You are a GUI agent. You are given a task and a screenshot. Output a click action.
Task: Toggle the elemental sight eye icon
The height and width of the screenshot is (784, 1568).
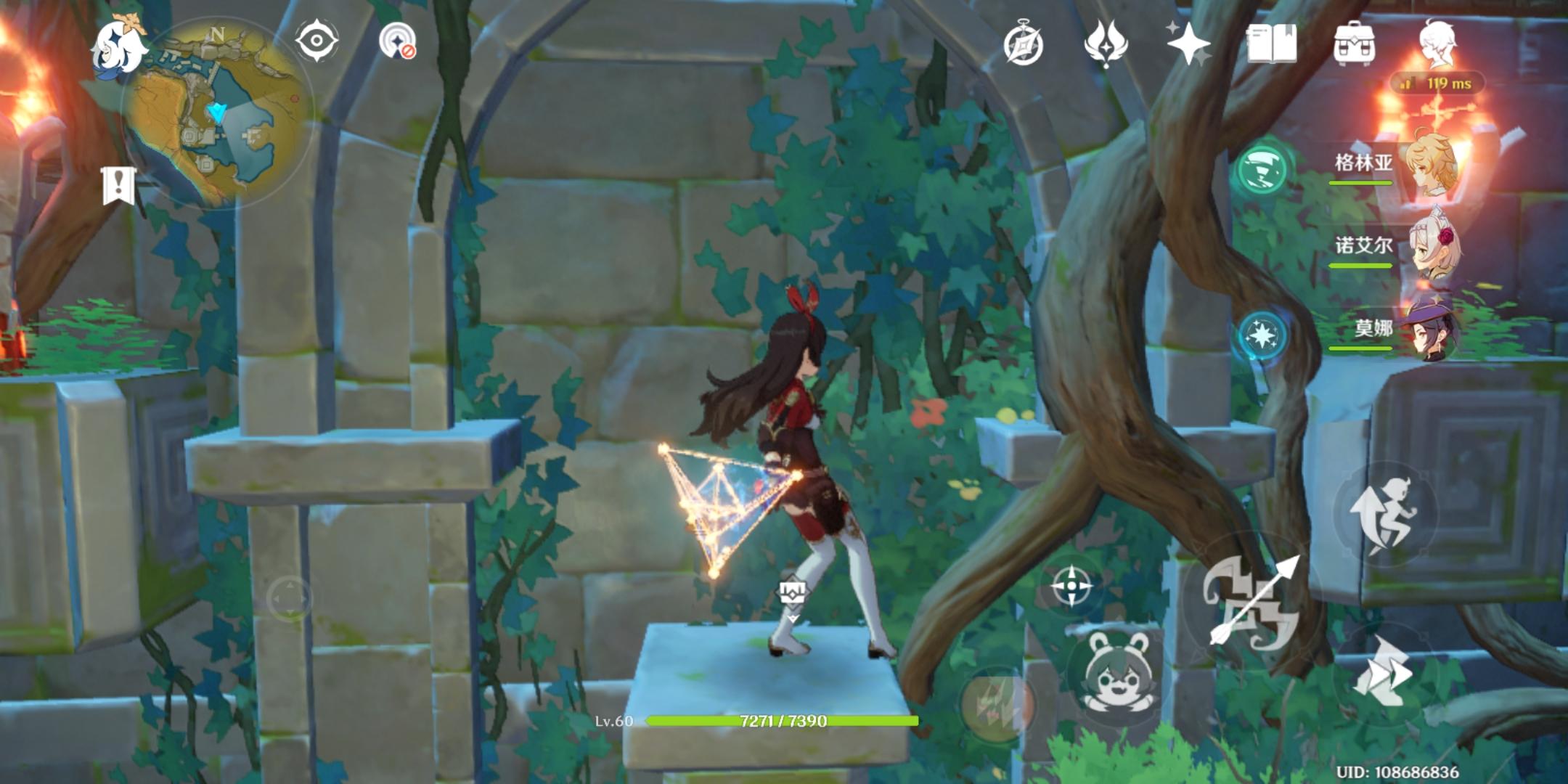click(317, 40)
